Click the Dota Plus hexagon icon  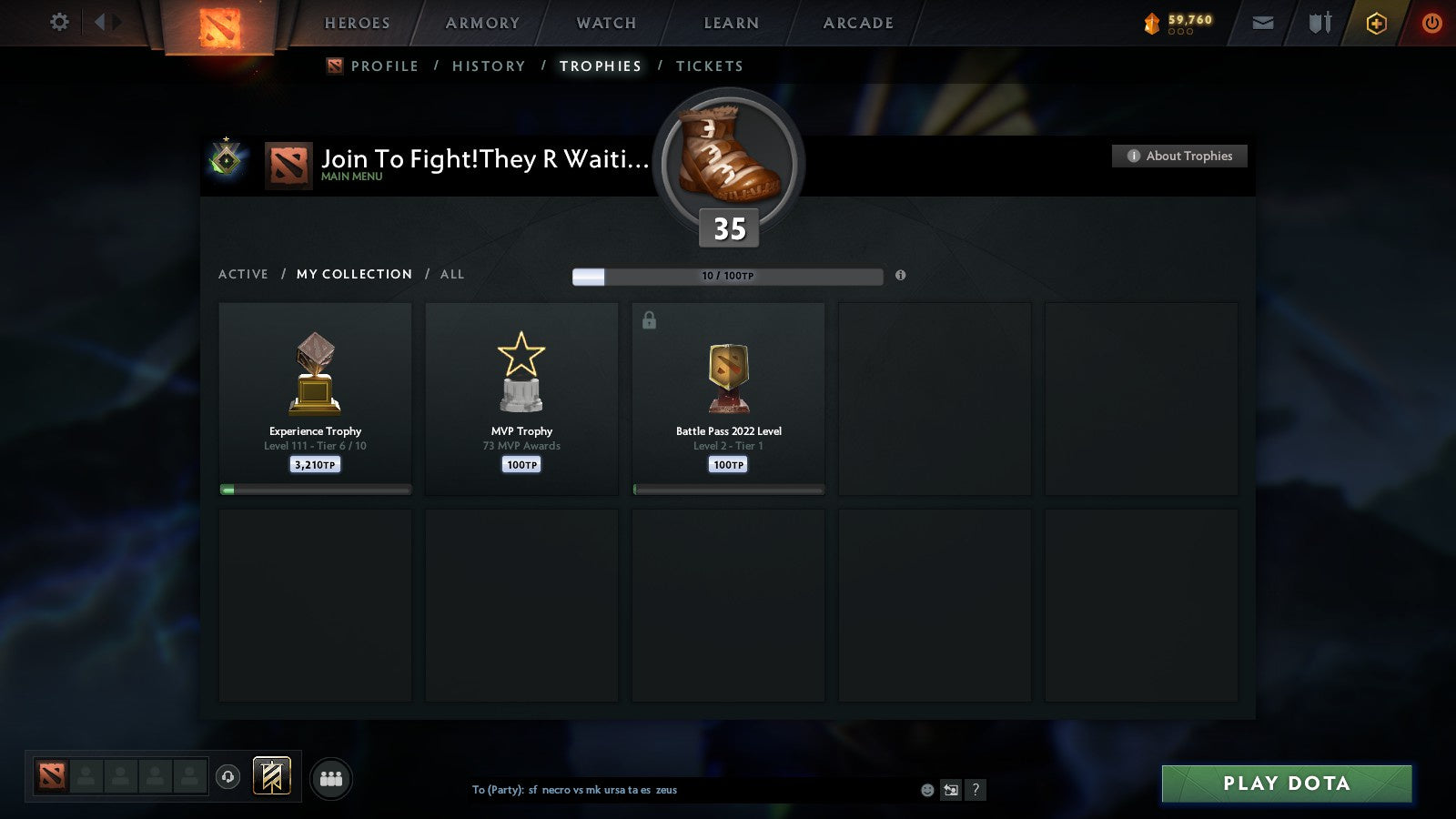[x=1375, y=23]
